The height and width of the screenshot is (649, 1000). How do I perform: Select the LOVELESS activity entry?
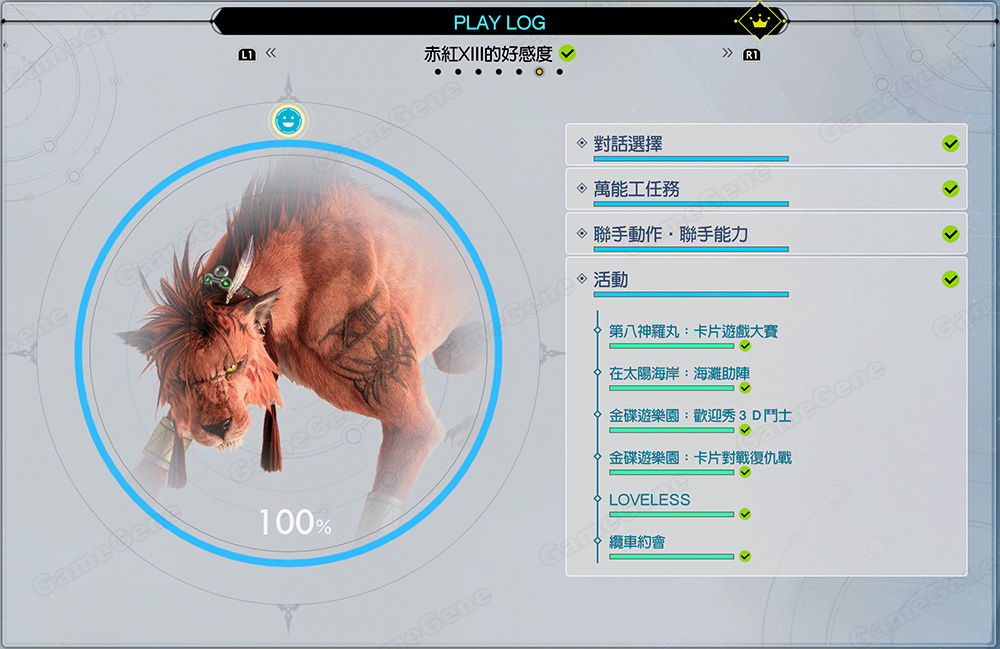pyautogui.click(x=650, y=499)
